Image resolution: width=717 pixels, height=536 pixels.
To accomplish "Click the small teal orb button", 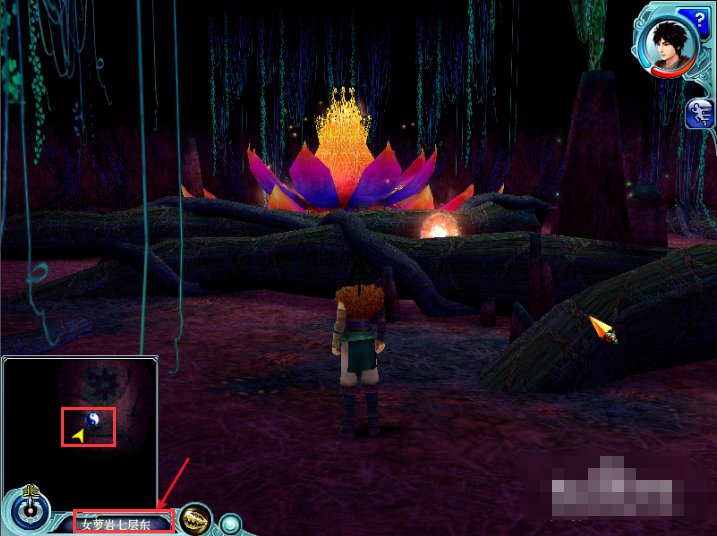I will [231, 522].
